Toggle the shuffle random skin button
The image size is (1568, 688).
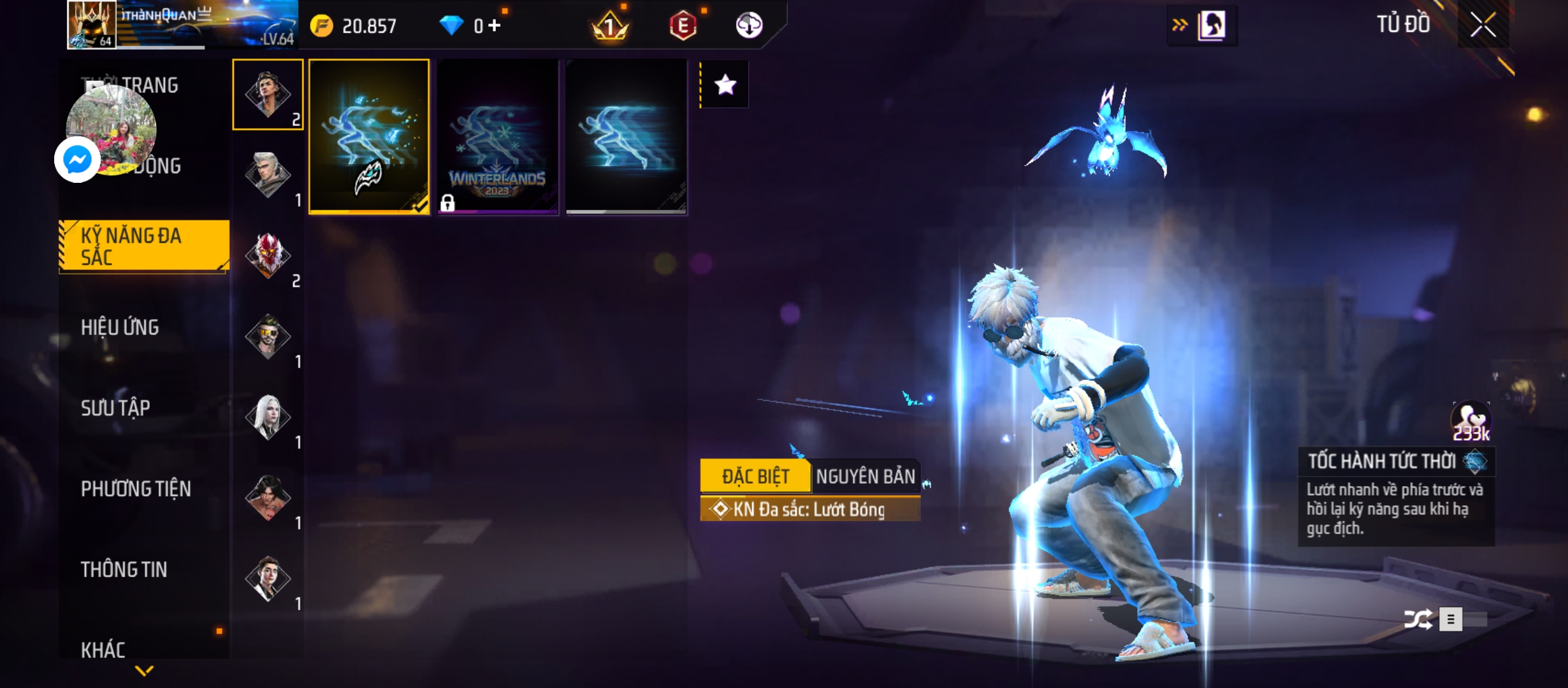(x=1418, y=619)
